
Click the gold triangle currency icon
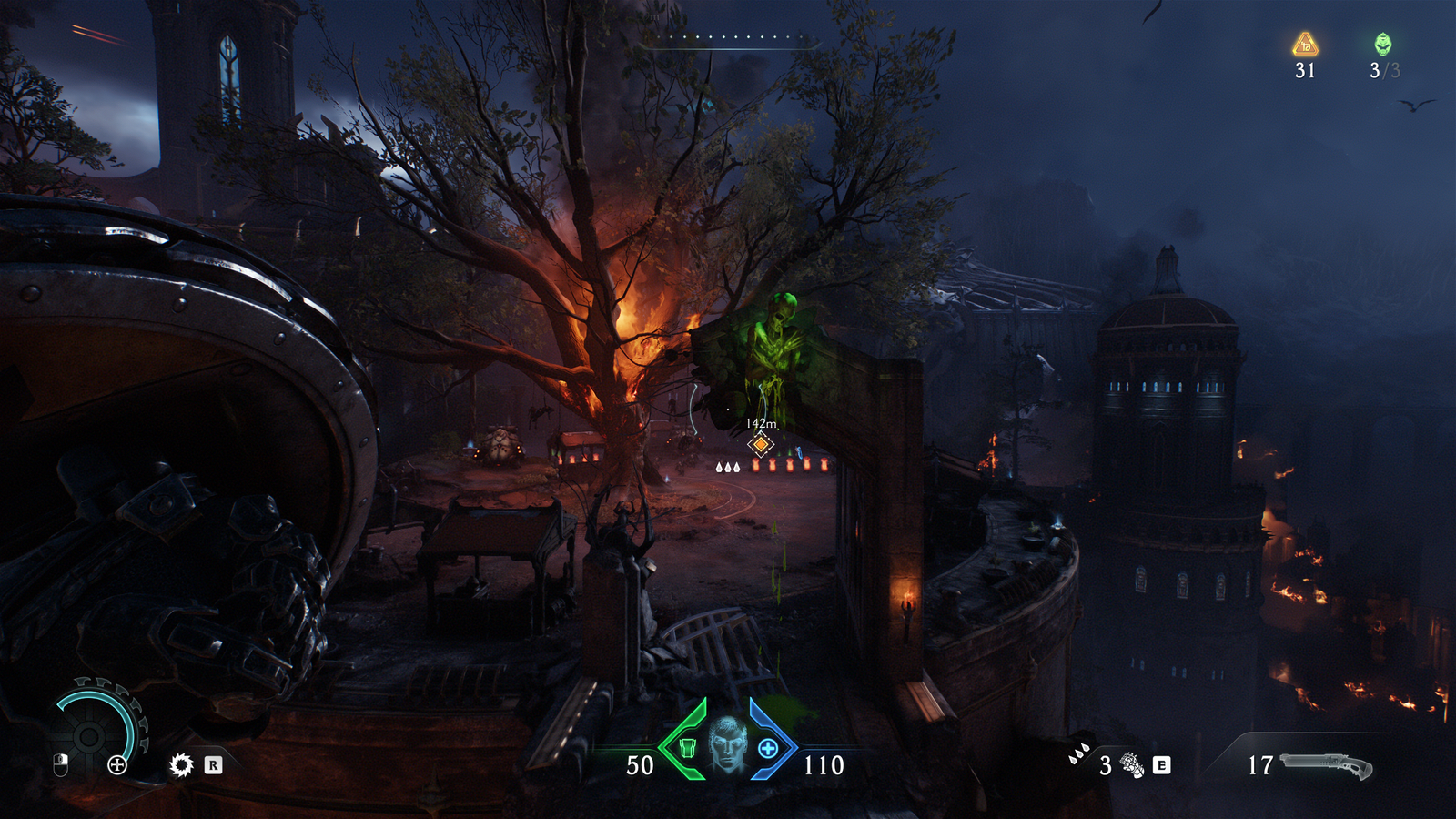pos(1305,44)
